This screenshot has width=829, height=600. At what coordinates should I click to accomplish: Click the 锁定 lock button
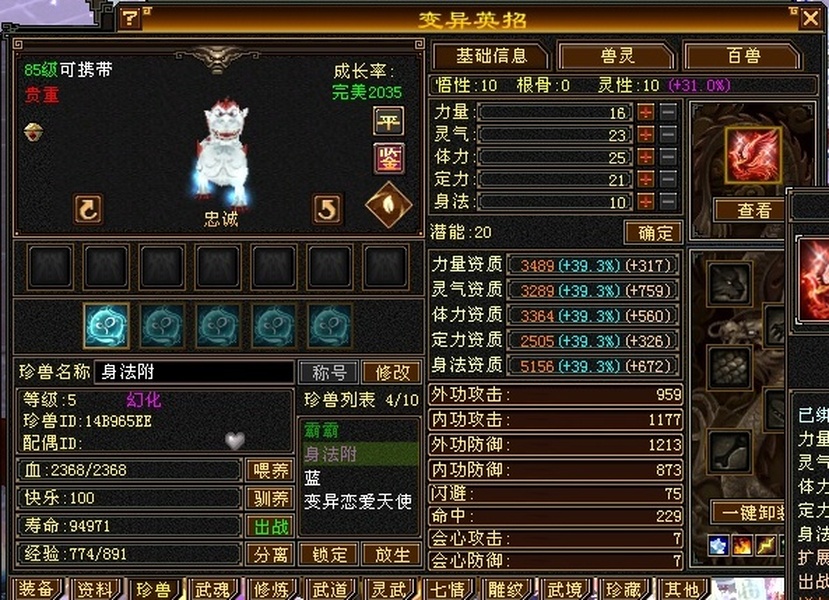(x=329, y=554)
